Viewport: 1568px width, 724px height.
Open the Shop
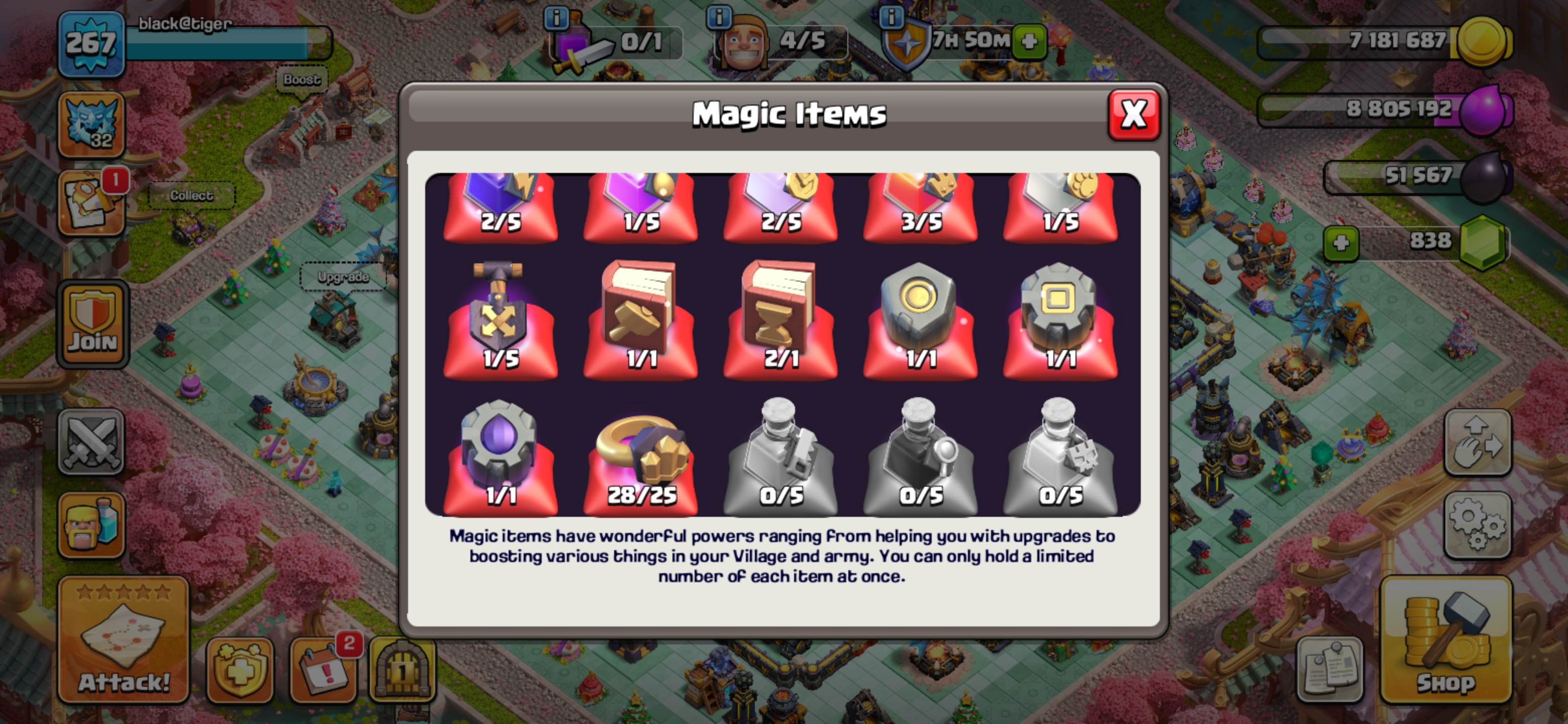tap(1446, 641)
